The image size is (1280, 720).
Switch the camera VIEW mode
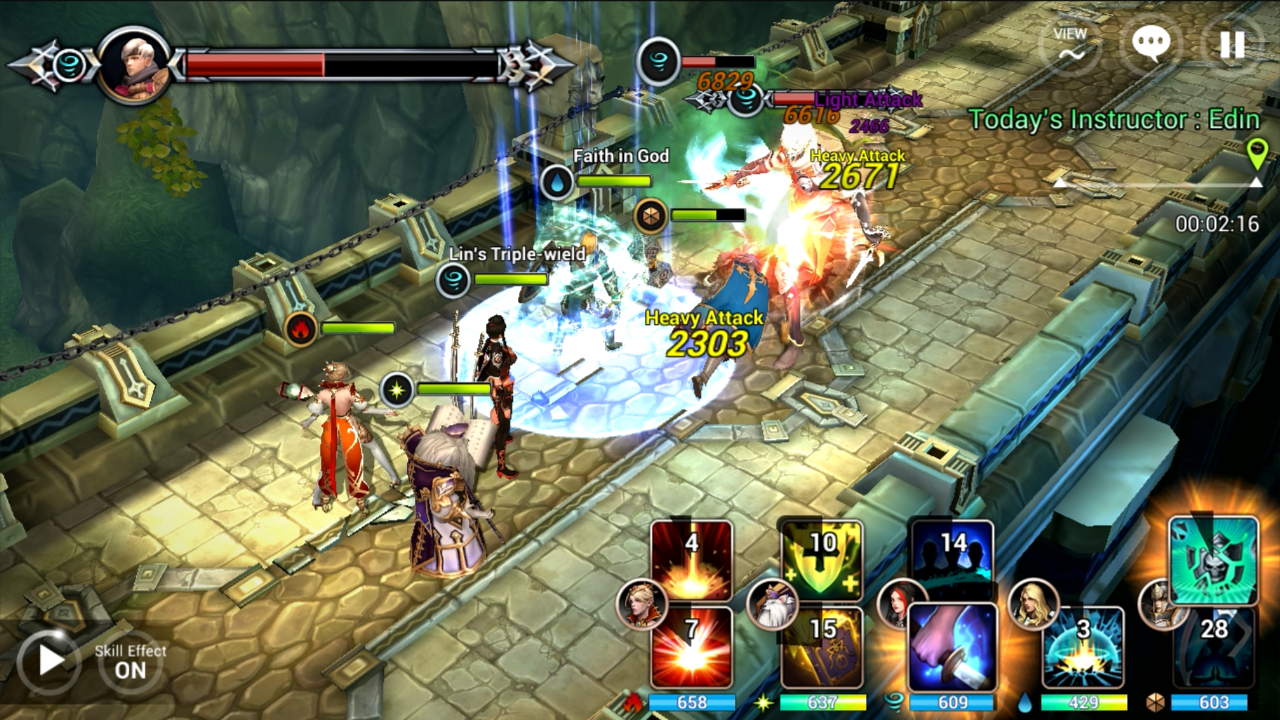tap(1070, 45)
